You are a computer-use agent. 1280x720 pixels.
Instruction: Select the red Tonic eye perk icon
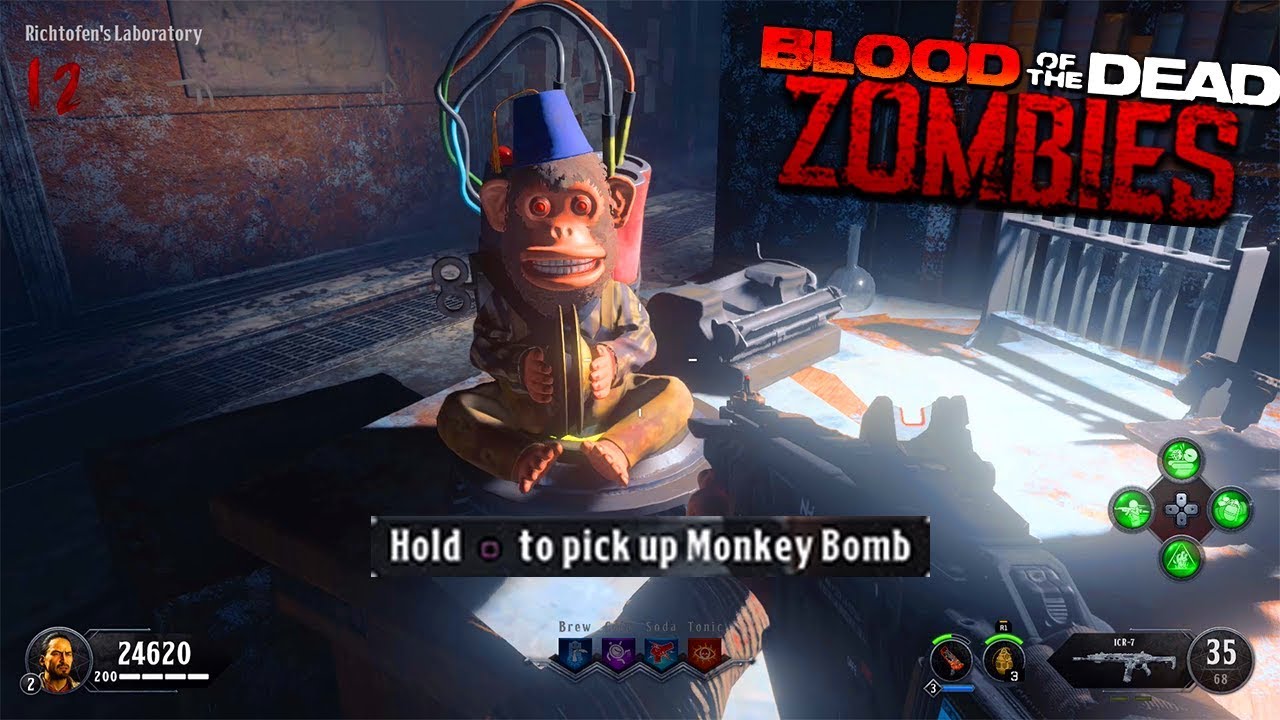point(703,653)
